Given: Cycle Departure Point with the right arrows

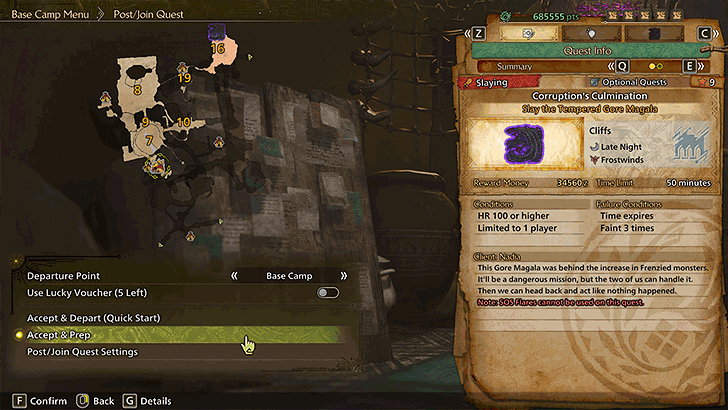Looking at the screenshot, I should (343, 276).
